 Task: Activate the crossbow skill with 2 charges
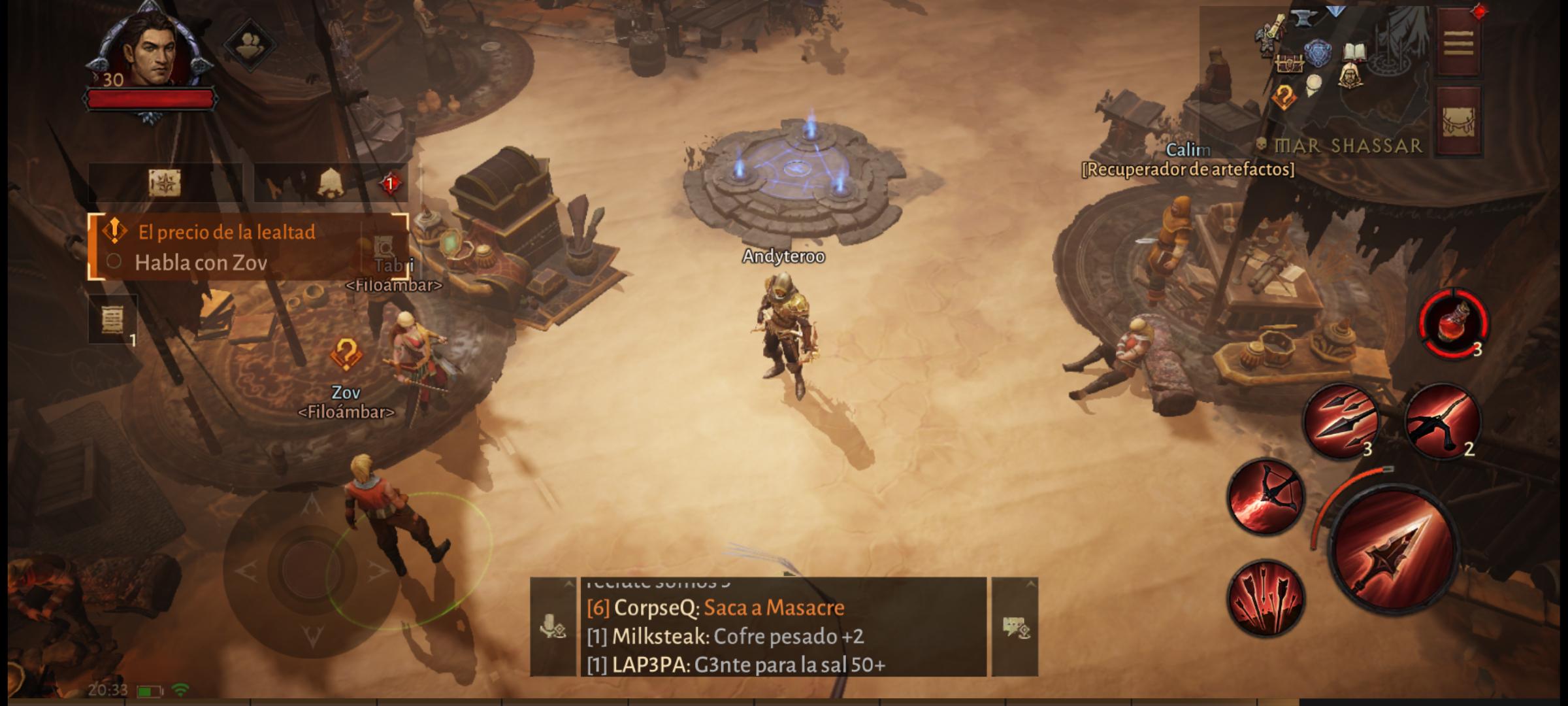point(1442,420)
